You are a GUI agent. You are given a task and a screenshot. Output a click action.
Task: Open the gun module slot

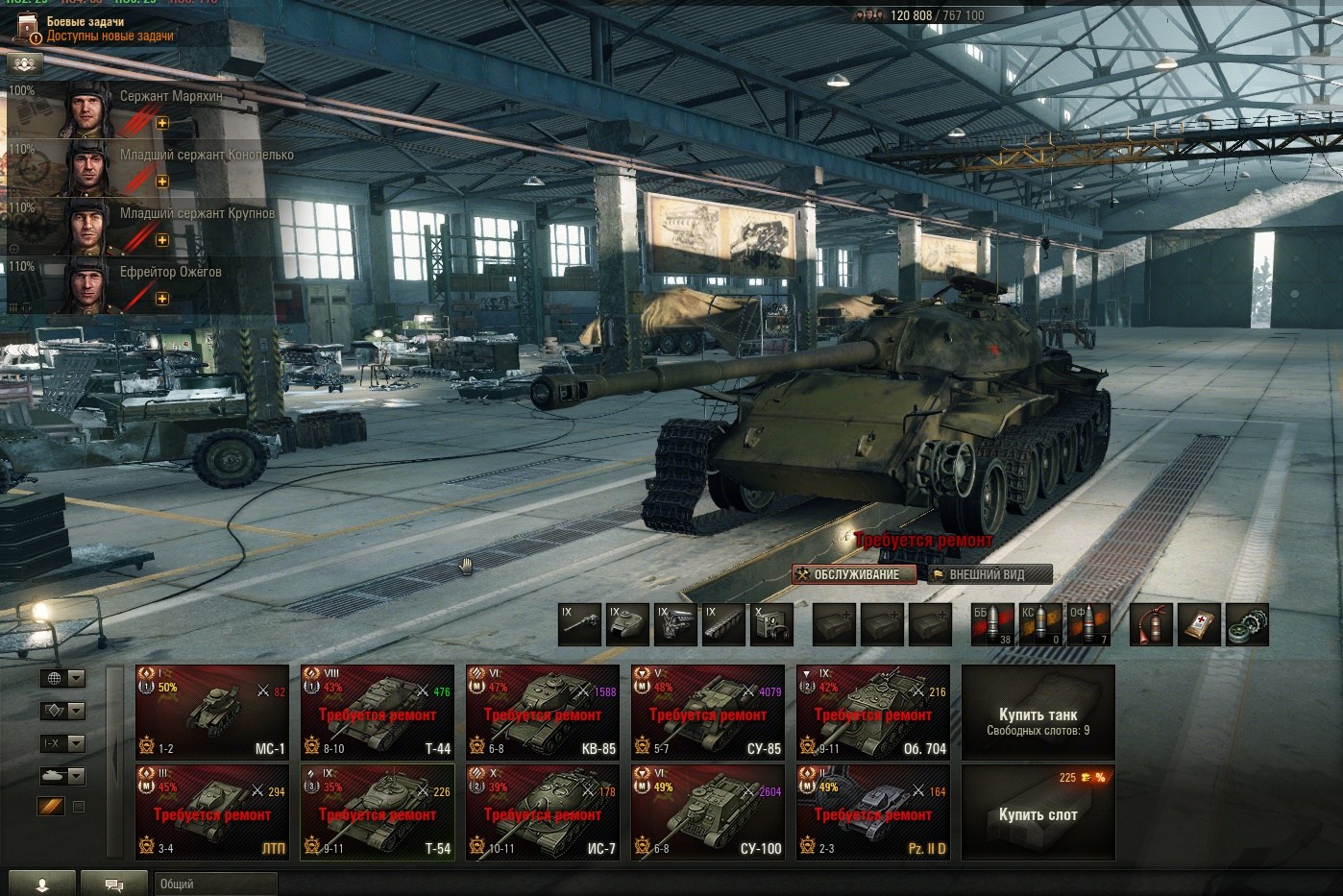[x=580, y=624]
